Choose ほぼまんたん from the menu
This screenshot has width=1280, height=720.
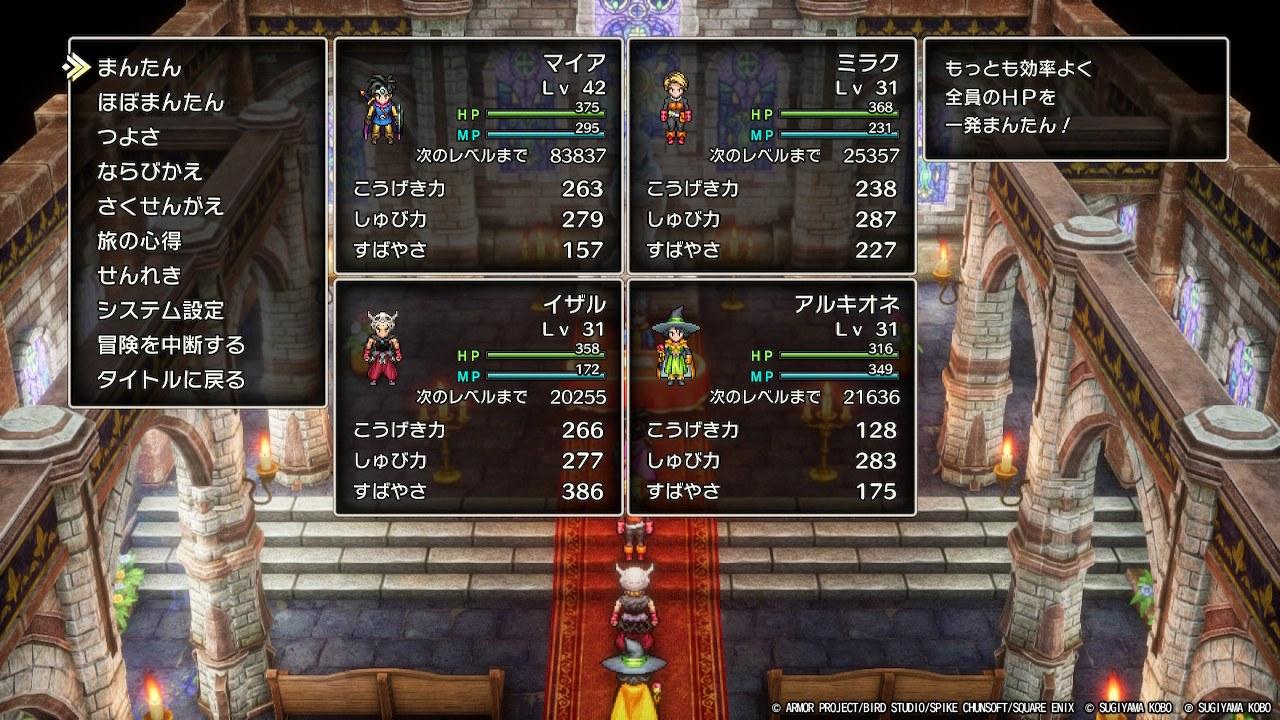click(x=160, y=103)
